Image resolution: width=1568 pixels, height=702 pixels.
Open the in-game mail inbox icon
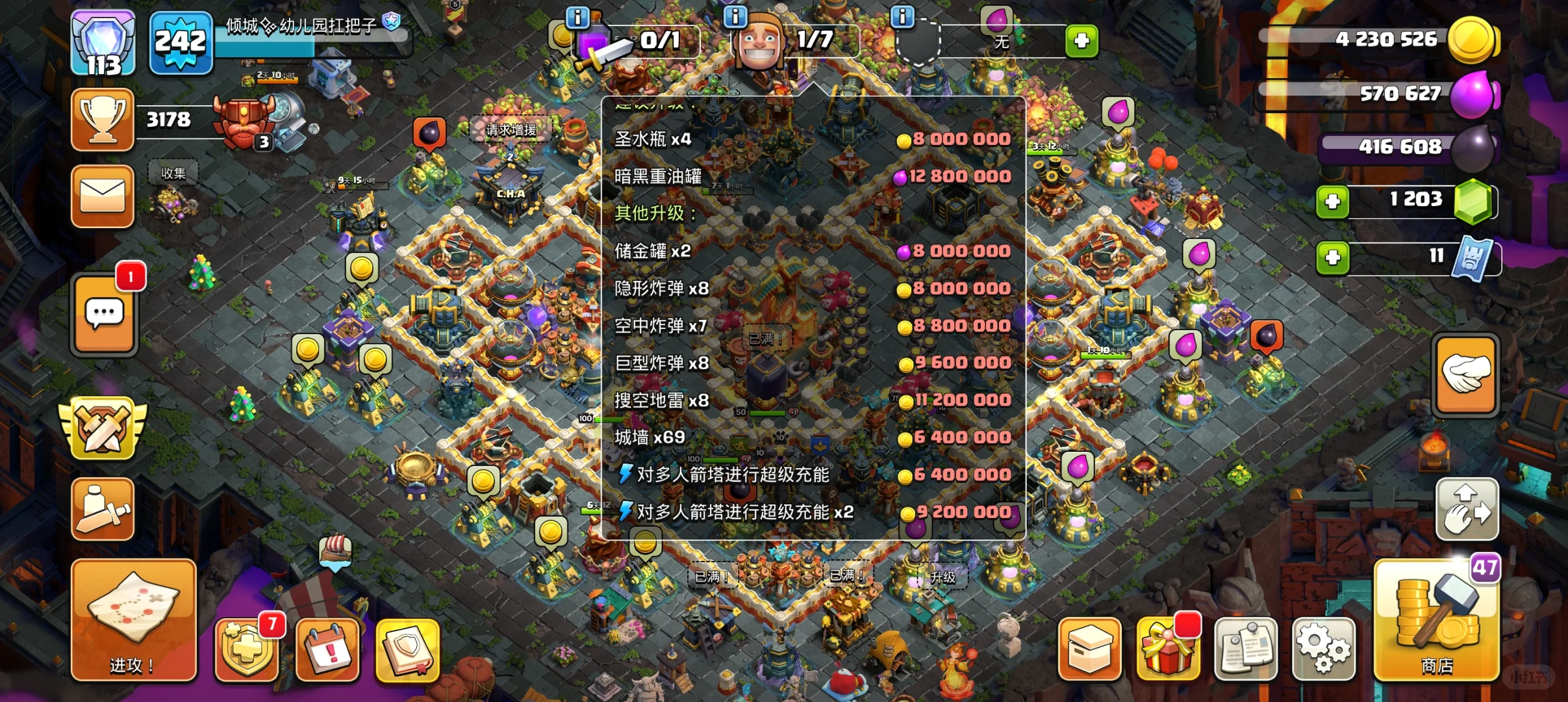click(104, 195)
